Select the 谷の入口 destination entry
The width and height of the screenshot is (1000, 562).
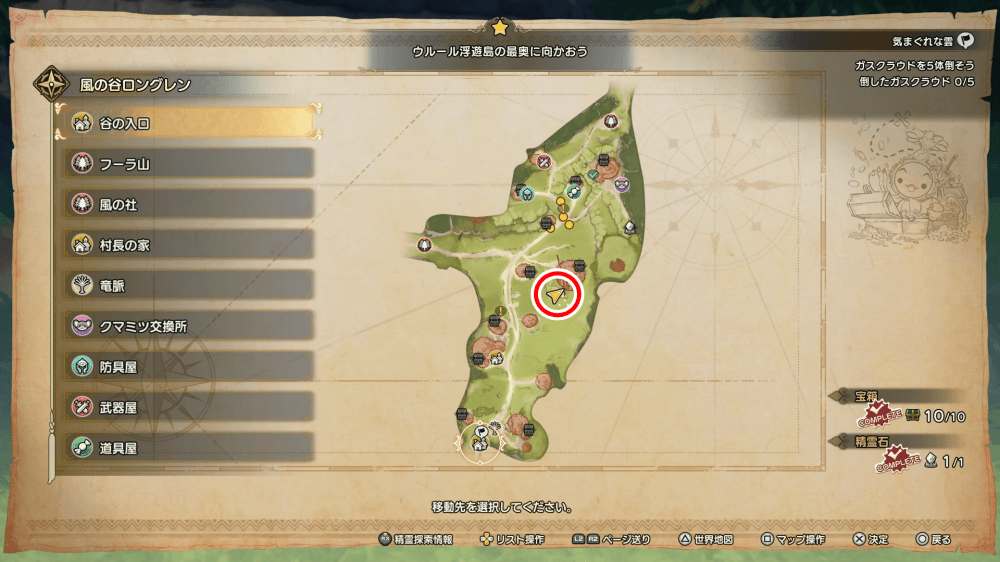click(190, 122)
